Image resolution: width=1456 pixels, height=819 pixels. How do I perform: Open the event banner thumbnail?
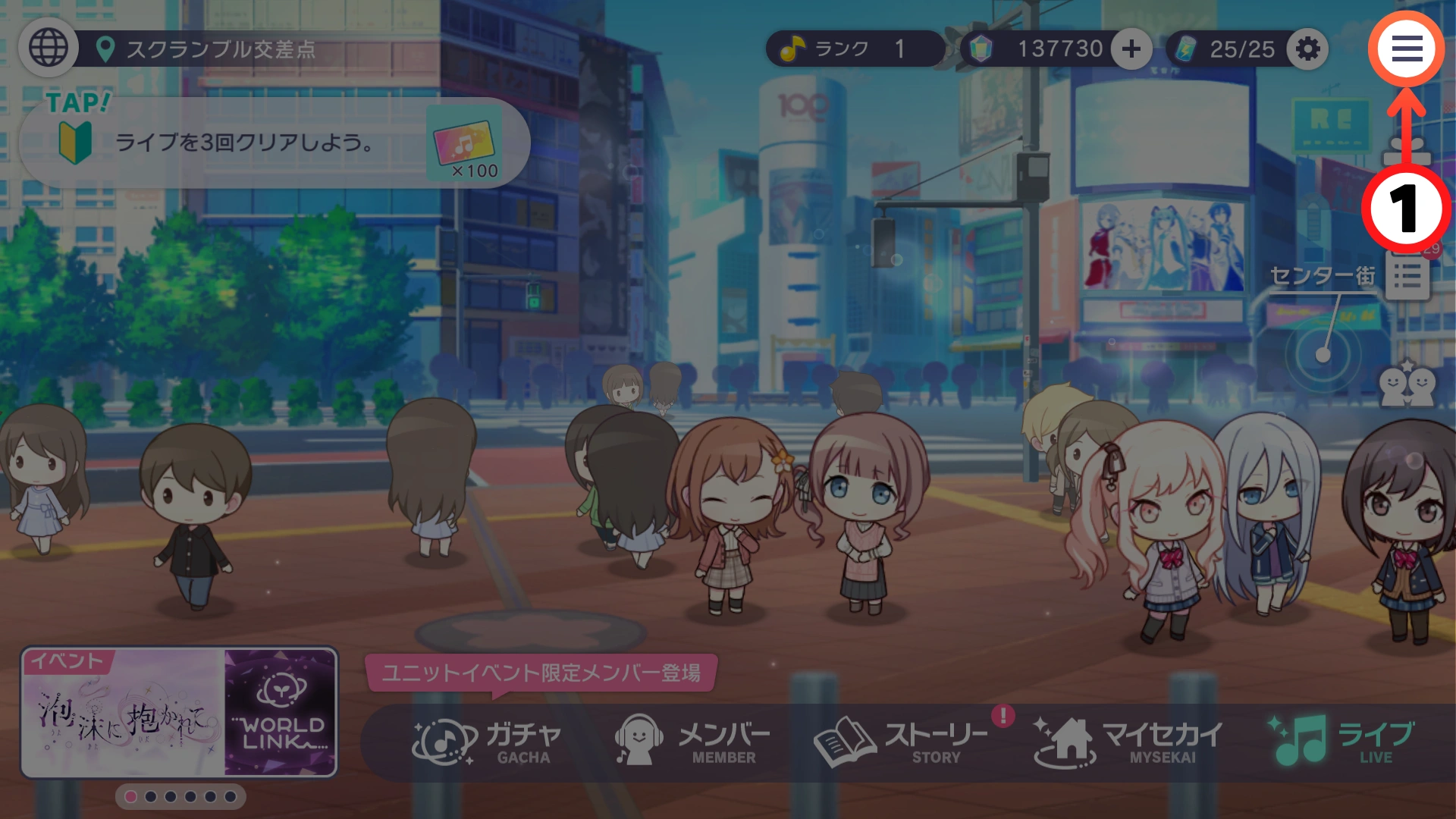pyautogui.click(x=123, y=713)
